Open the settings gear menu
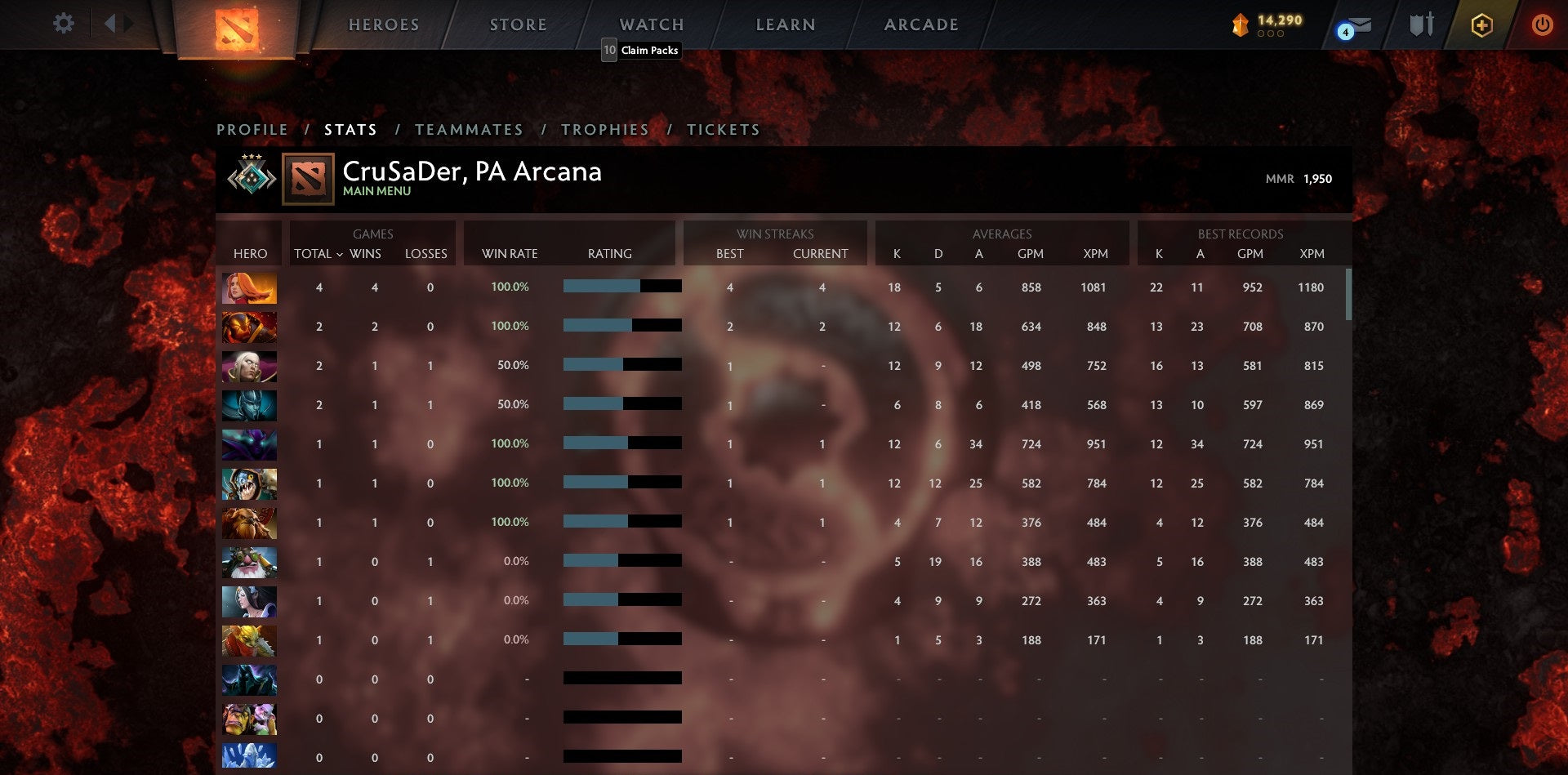 coord(62,24)
